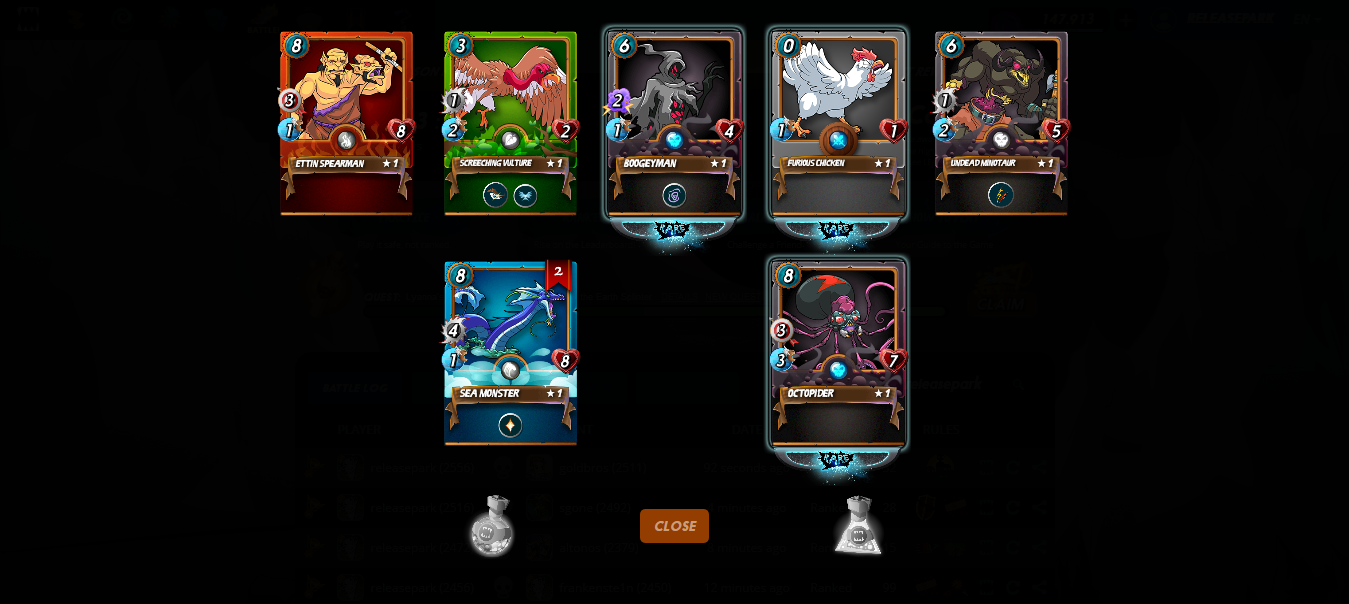Open the Boogeyman card

click(674, 122)
